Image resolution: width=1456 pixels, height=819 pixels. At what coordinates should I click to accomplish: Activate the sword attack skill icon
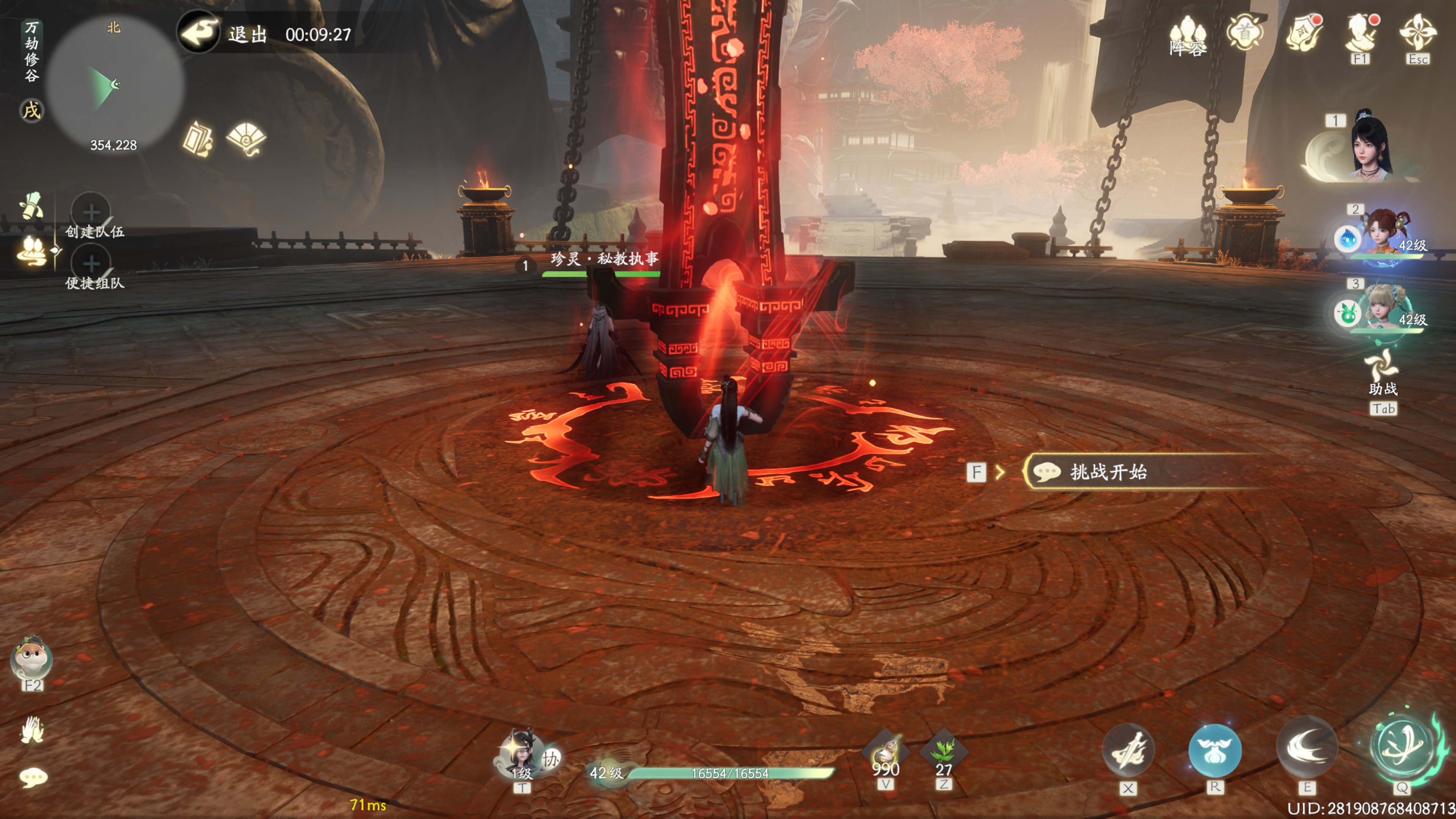coord(1128,750)
